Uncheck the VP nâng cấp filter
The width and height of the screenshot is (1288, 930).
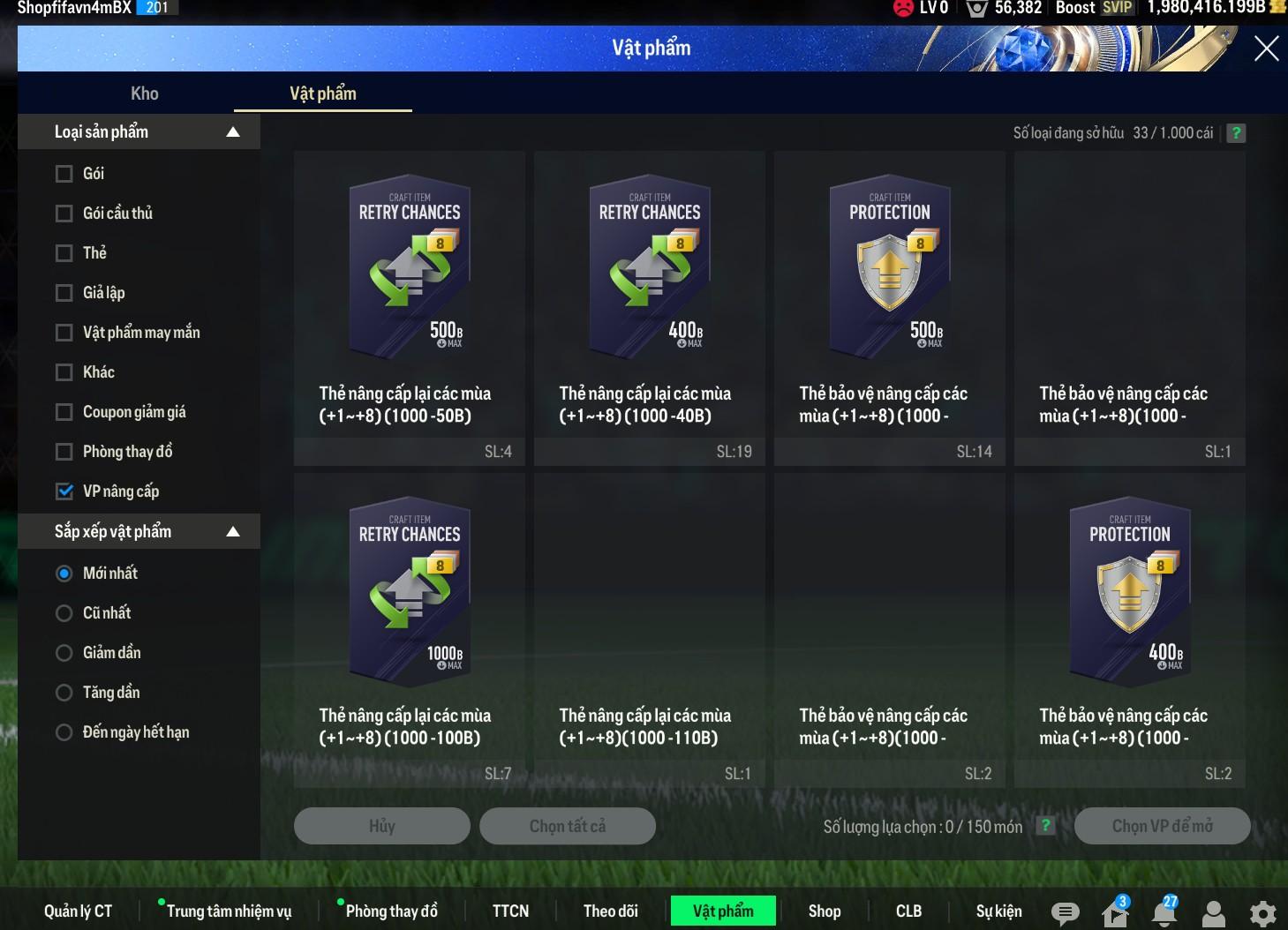pyautogui.click(x=64, y=491)
